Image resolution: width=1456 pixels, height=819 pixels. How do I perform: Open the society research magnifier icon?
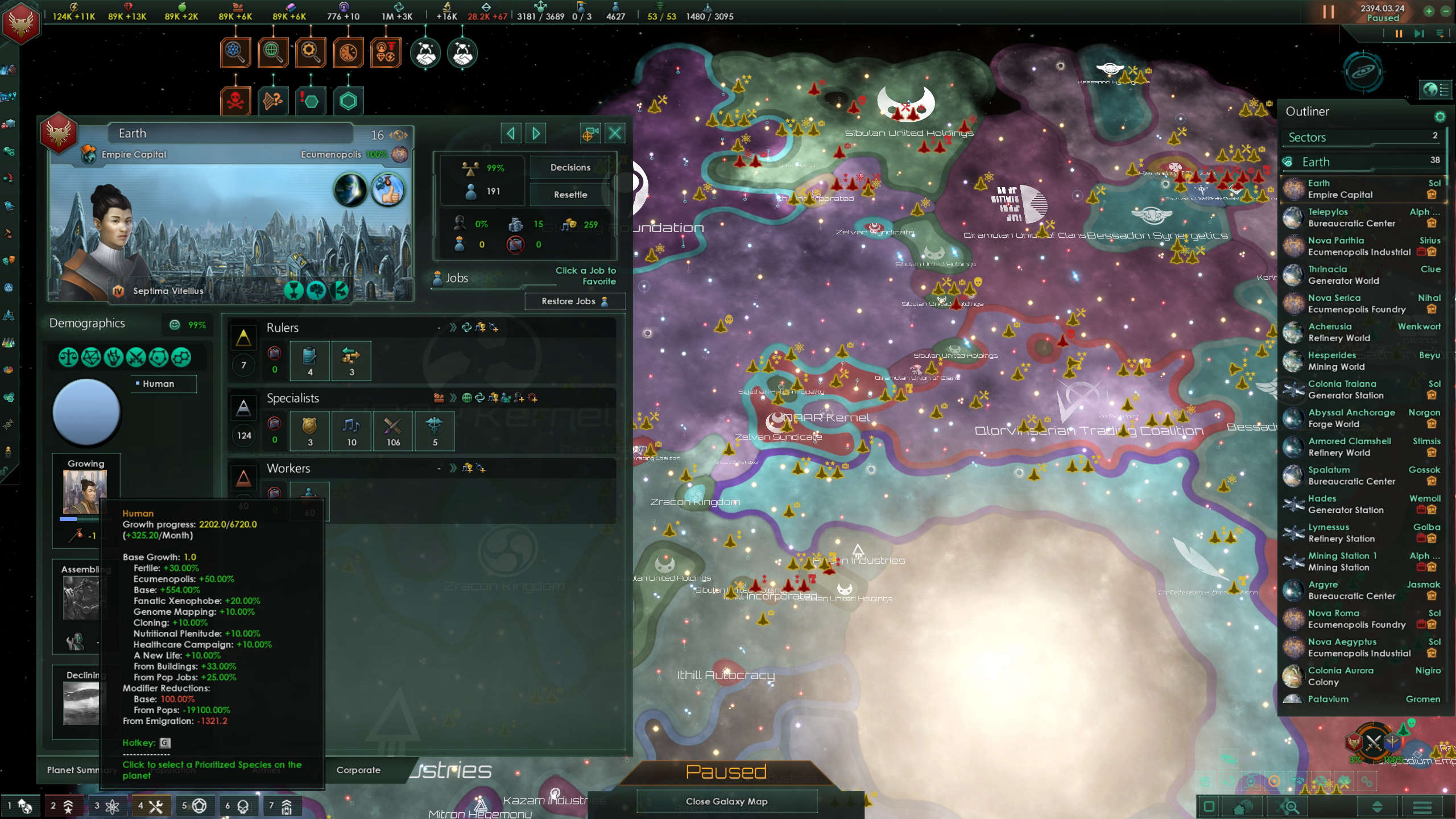pyautogui.click(x=273, y=52)
